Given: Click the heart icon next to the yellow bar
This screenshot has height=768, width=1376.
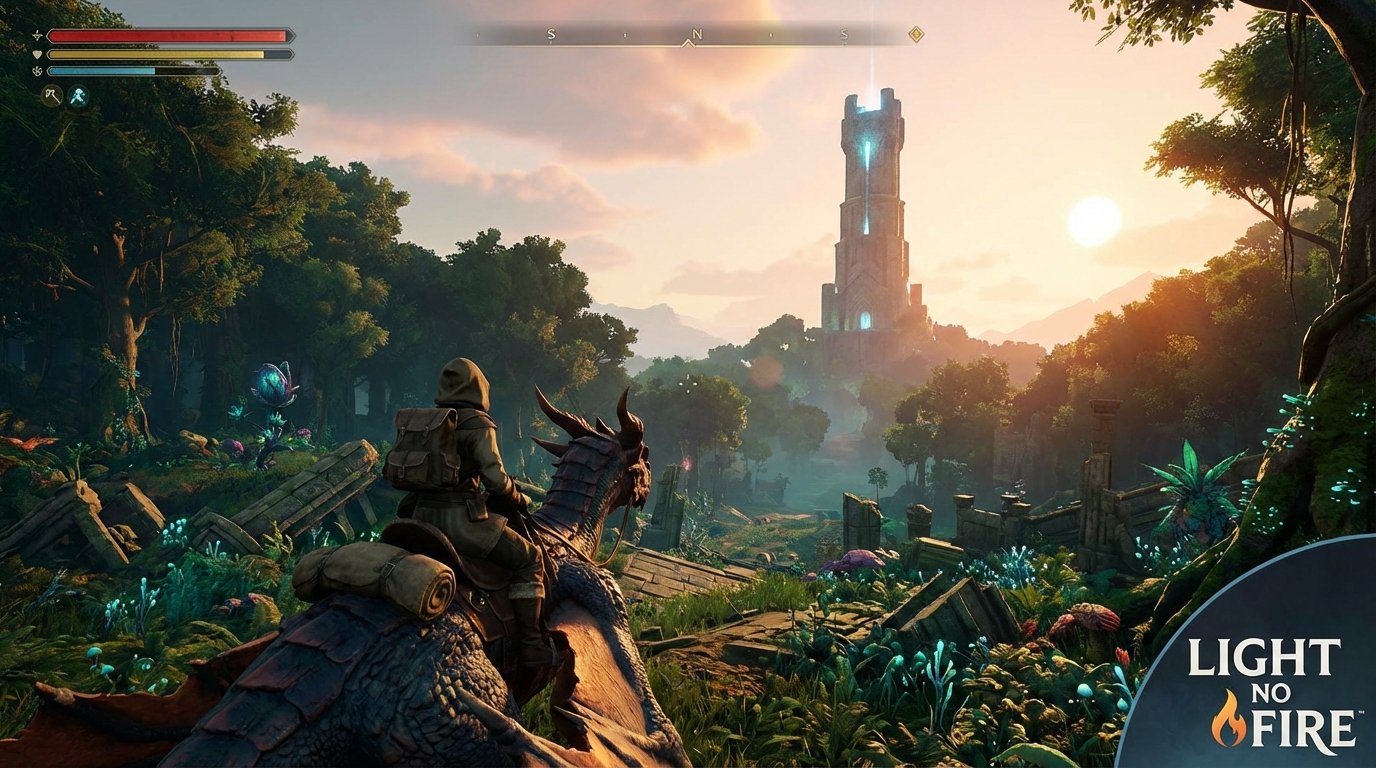Looking at the screenshot, I should click(37, 53).
